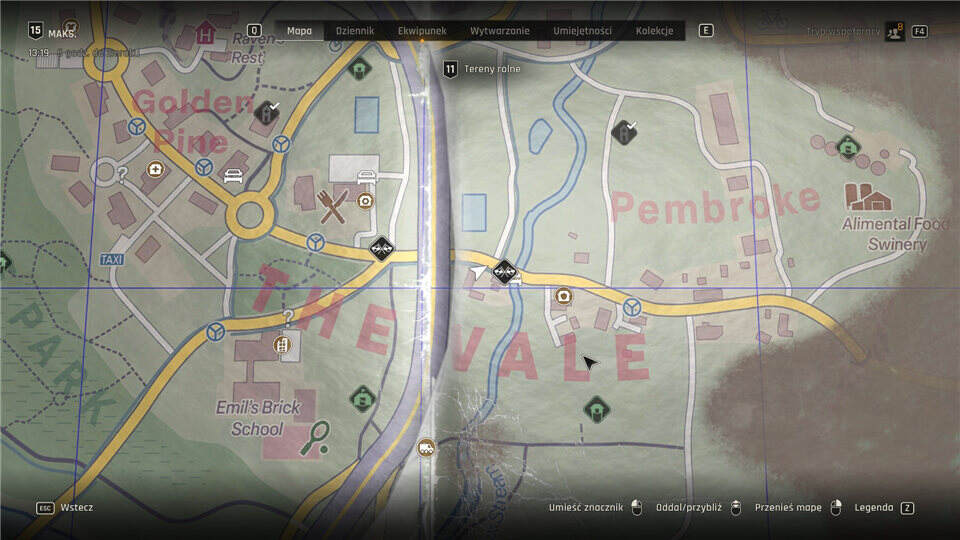Viewport: 960px width, 540px height.
Task: Open the Ekwipunek tab
Action: pyautogui.click(x=420, y=31)
